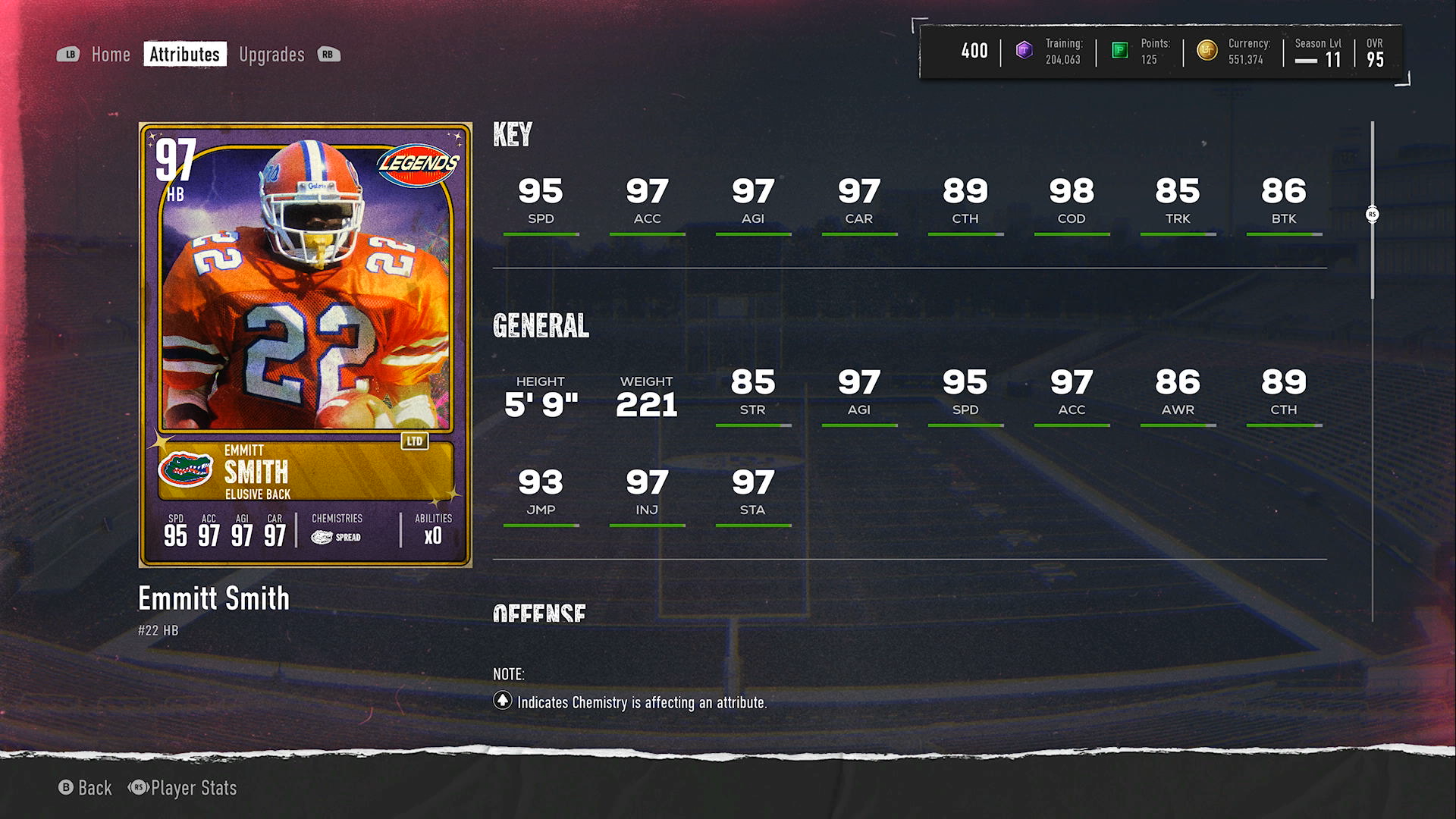Click the LTD badge on Emmitt Smith's card
Screen dimensions: 1456x819
click(x=413, y=440)
